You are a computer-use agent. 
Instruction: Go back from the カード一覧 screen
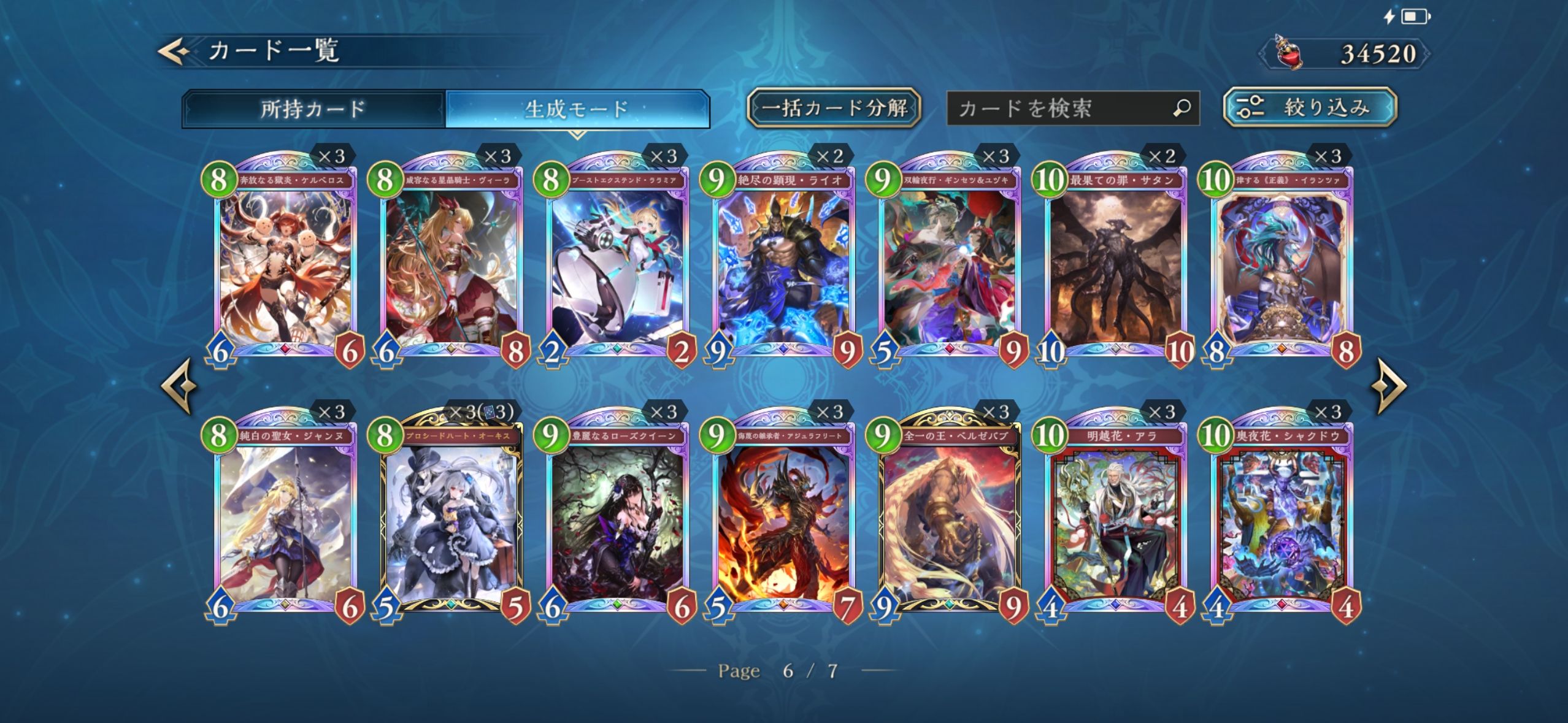coord(174,51)
